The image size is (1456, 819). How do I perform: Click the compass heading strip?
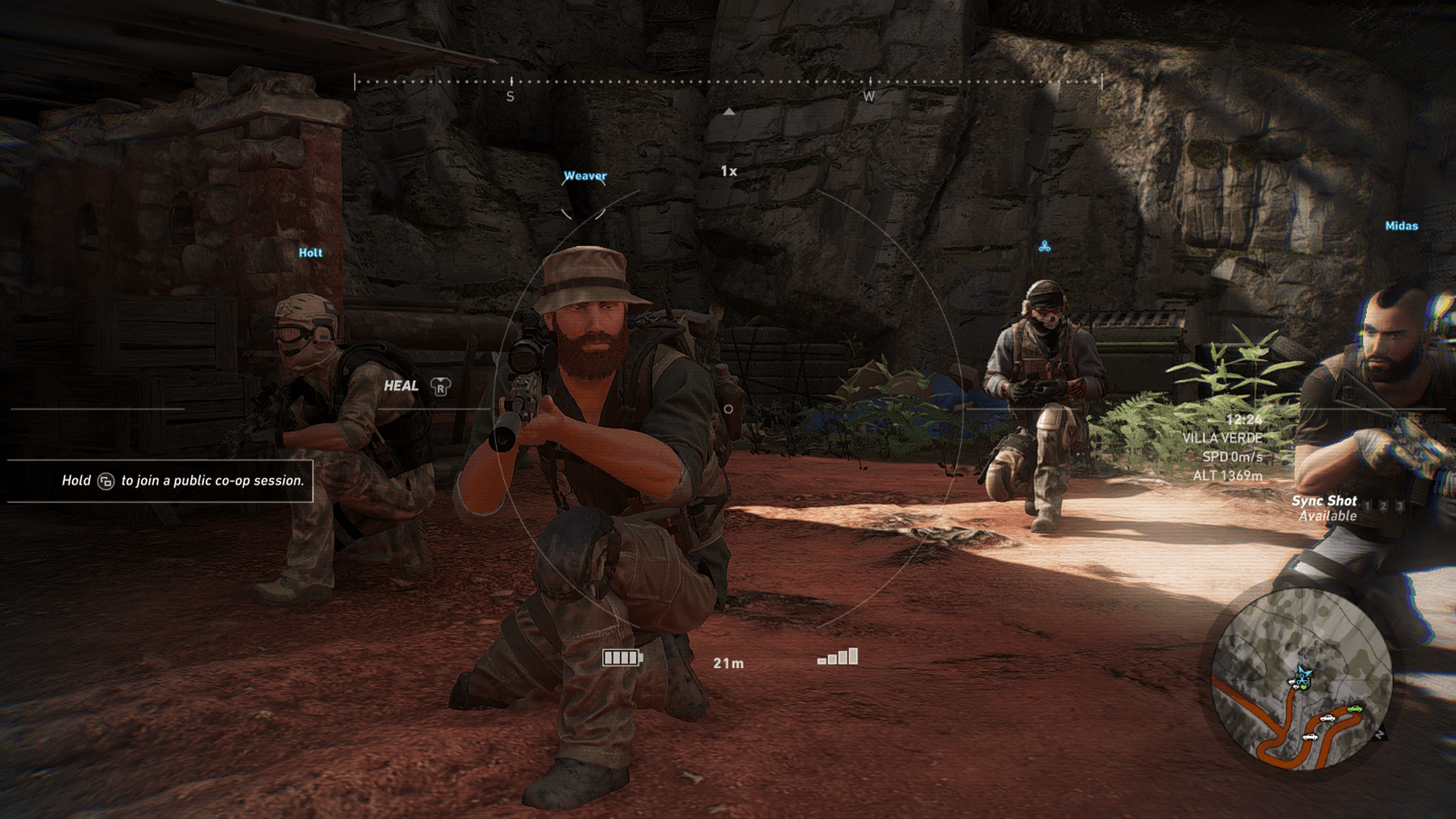[x=728, y=82]
